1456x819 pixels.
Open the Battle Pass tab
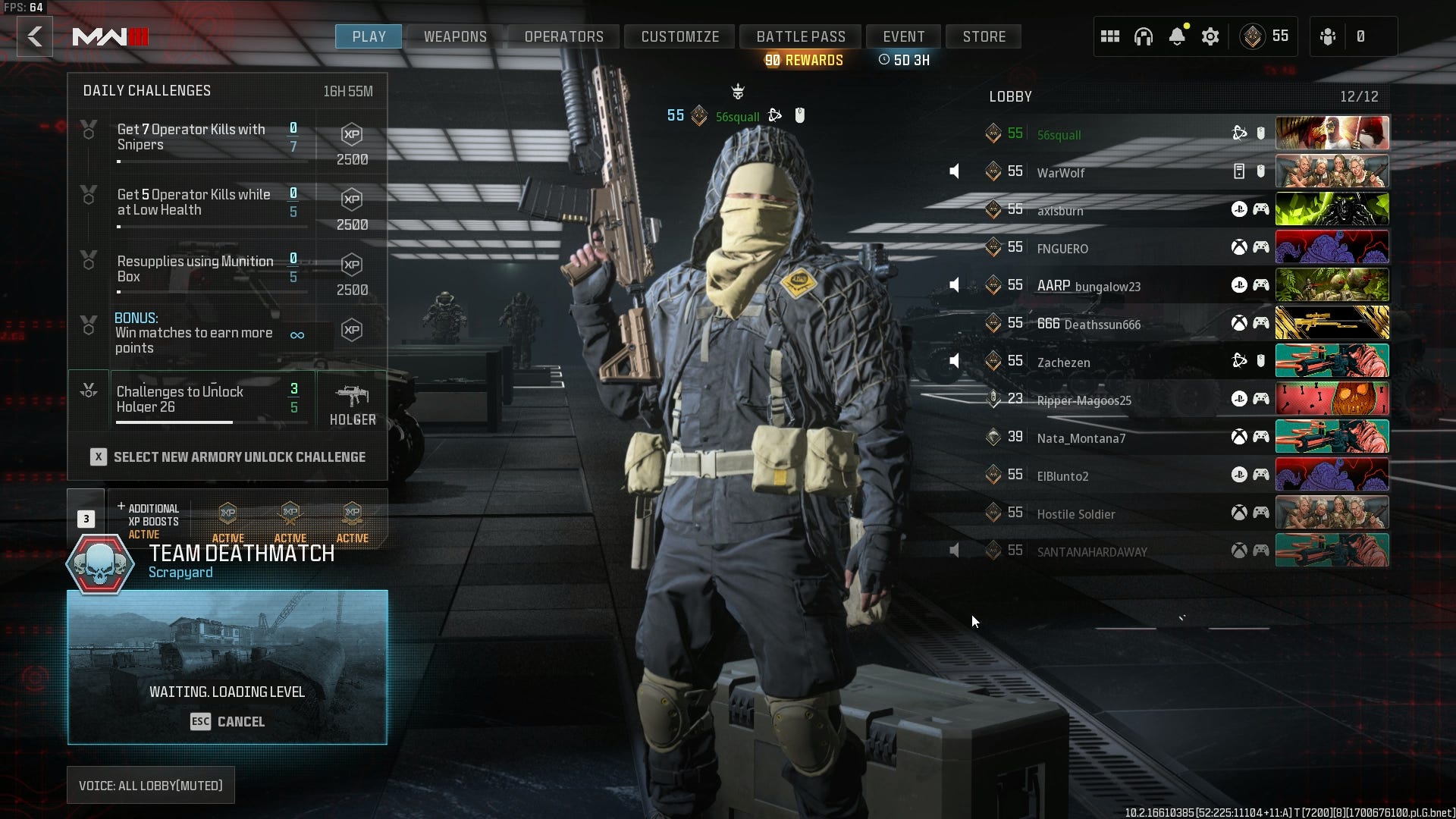[800, 36]
